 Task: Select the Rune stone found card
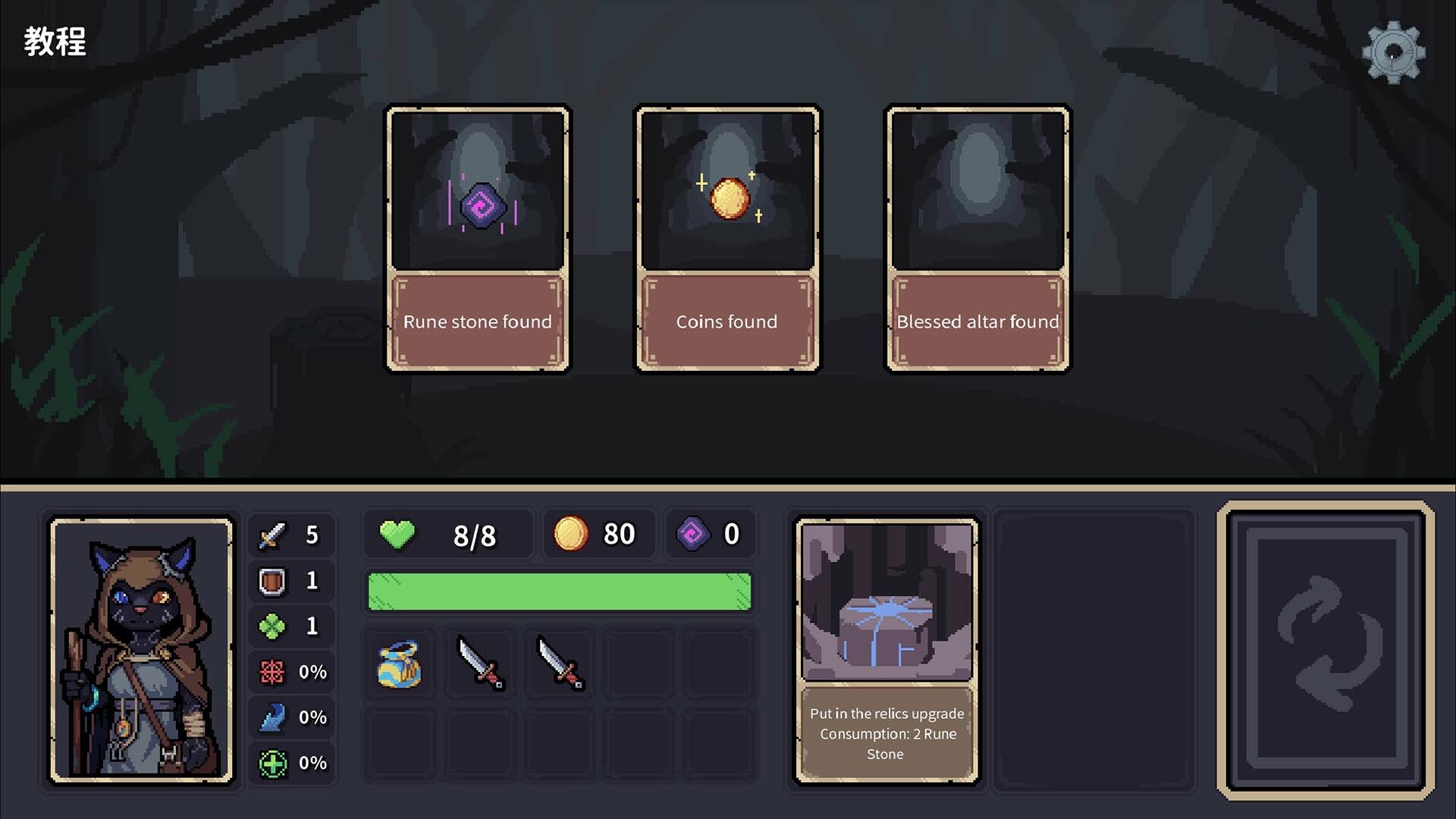477,237
